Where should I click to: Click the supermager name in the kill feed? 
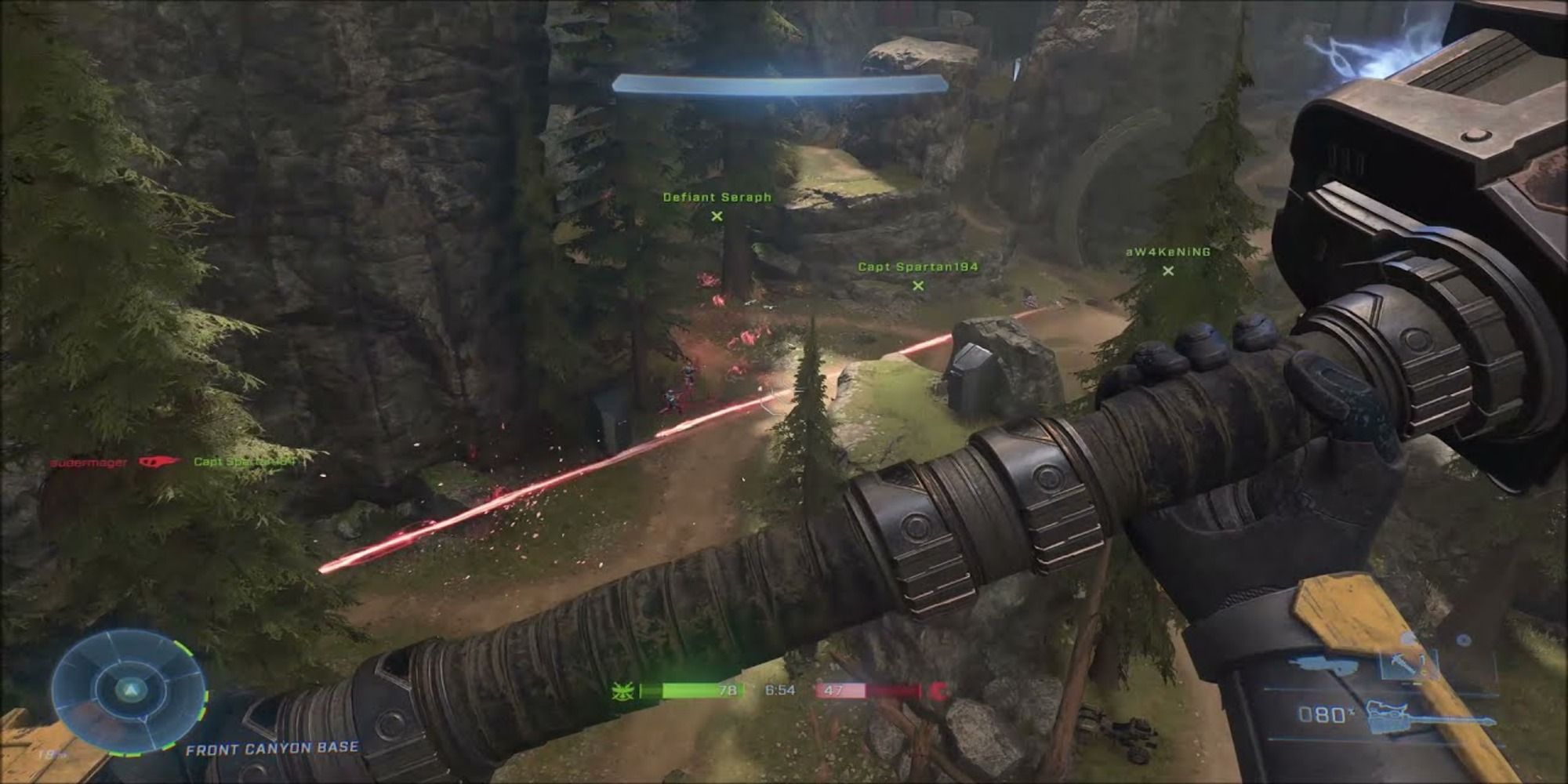(86, 463)
